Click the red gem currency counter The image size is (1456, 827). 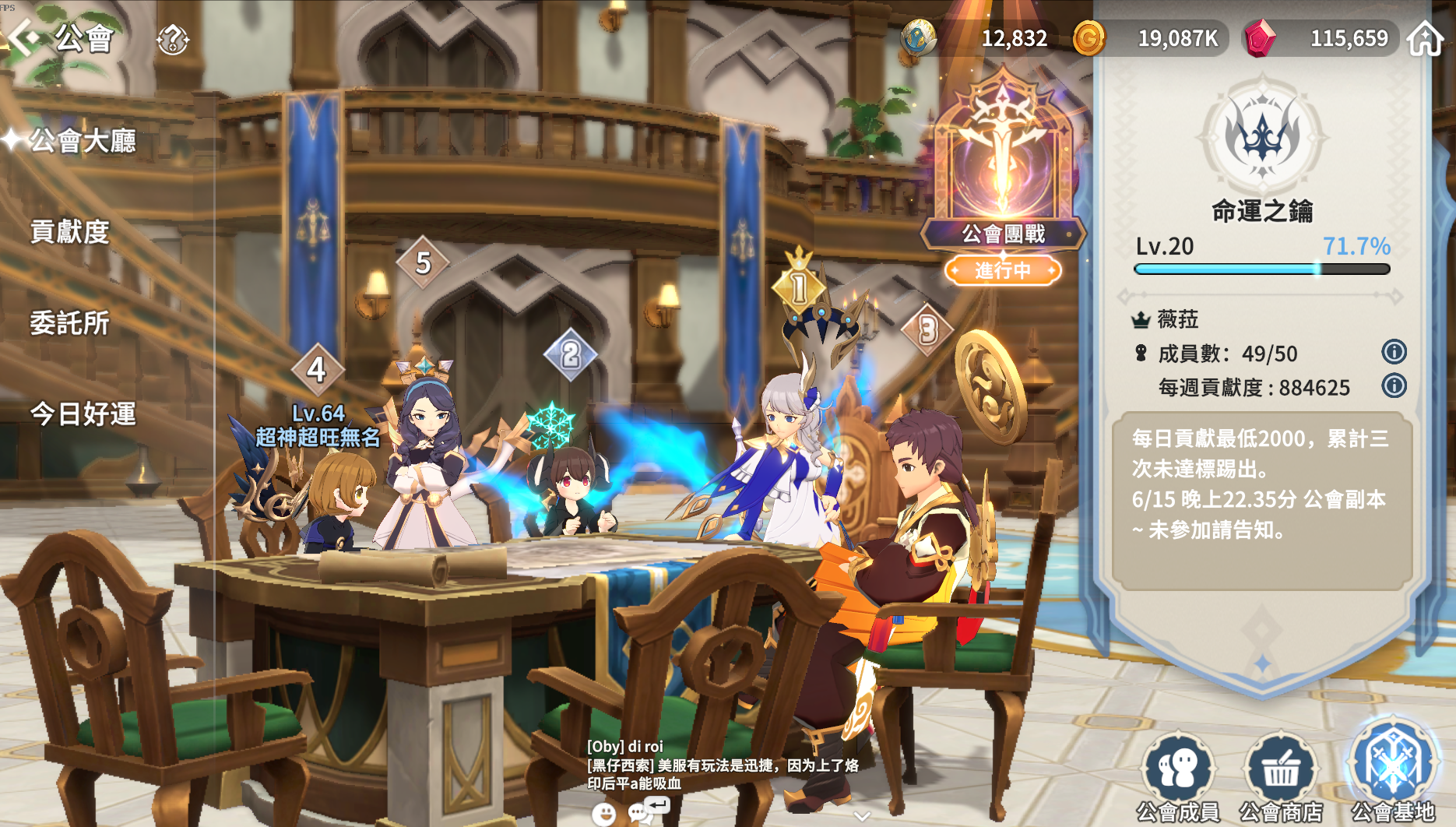(x=1322, y=38)
